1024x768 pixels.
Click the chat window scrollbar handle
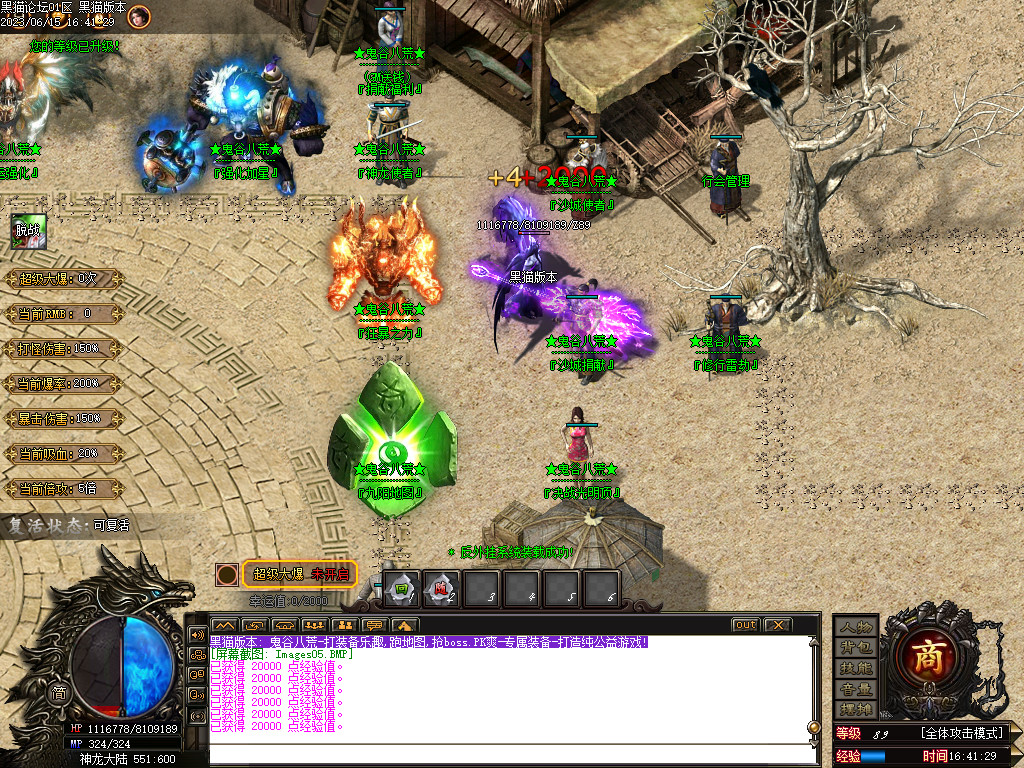[813, 727]
